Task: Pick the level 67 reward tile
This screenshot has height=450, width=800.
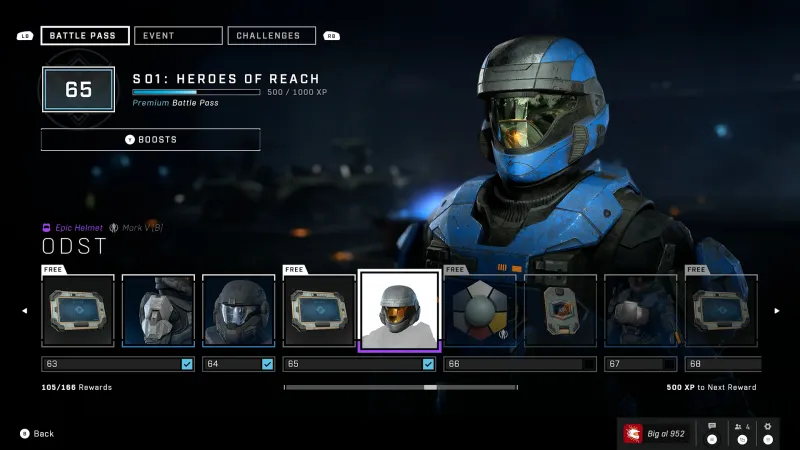Action: click(x=640, y=310)
